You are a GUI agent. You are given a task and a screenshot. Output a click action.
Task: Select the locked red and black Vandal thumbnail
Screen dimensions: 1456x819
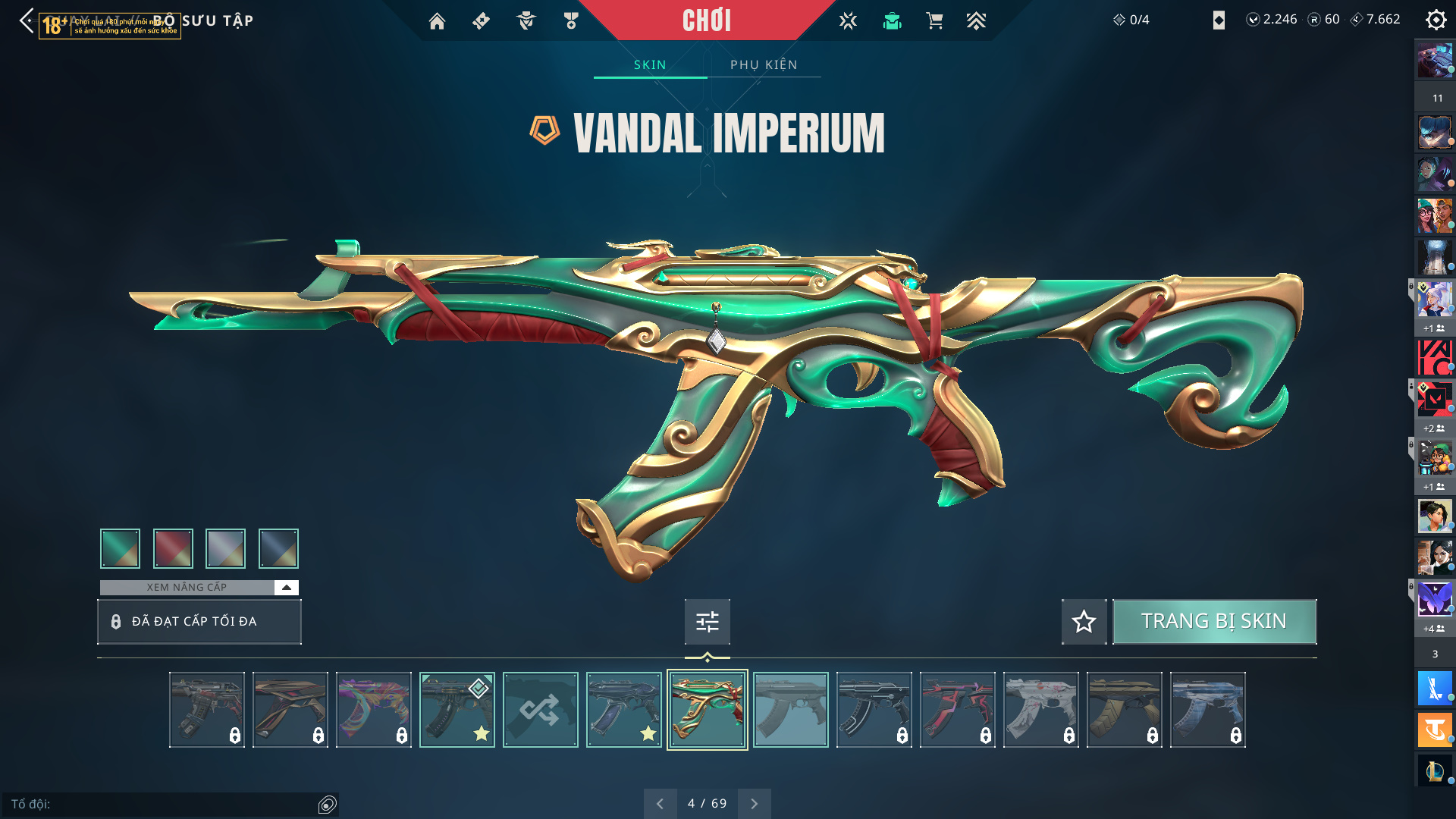[957, 710]
